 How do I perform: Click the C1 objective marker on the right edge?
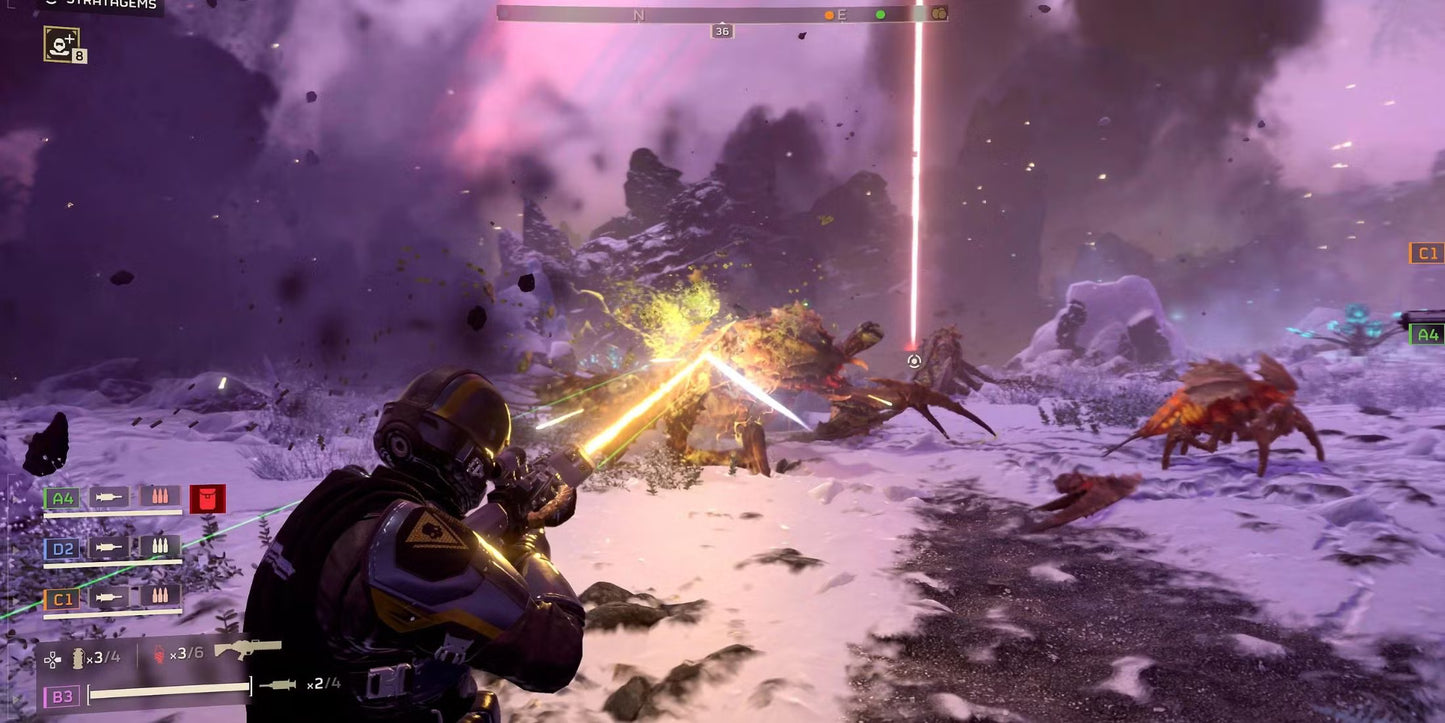(1428, 253)
